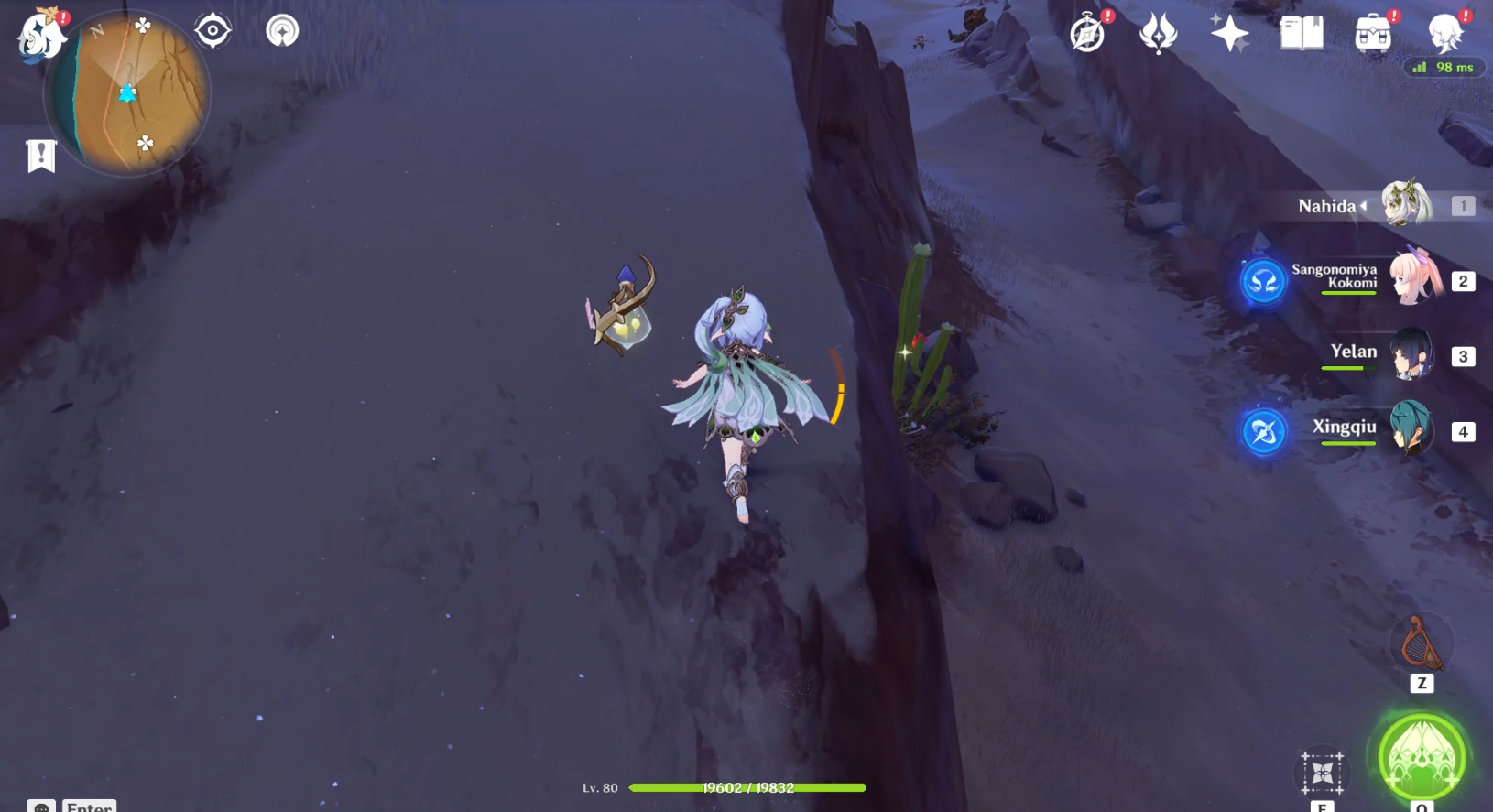Click the eye perception icon beside the minimap
Screen dimensions: 1493x812
click(x=213, y=29)
